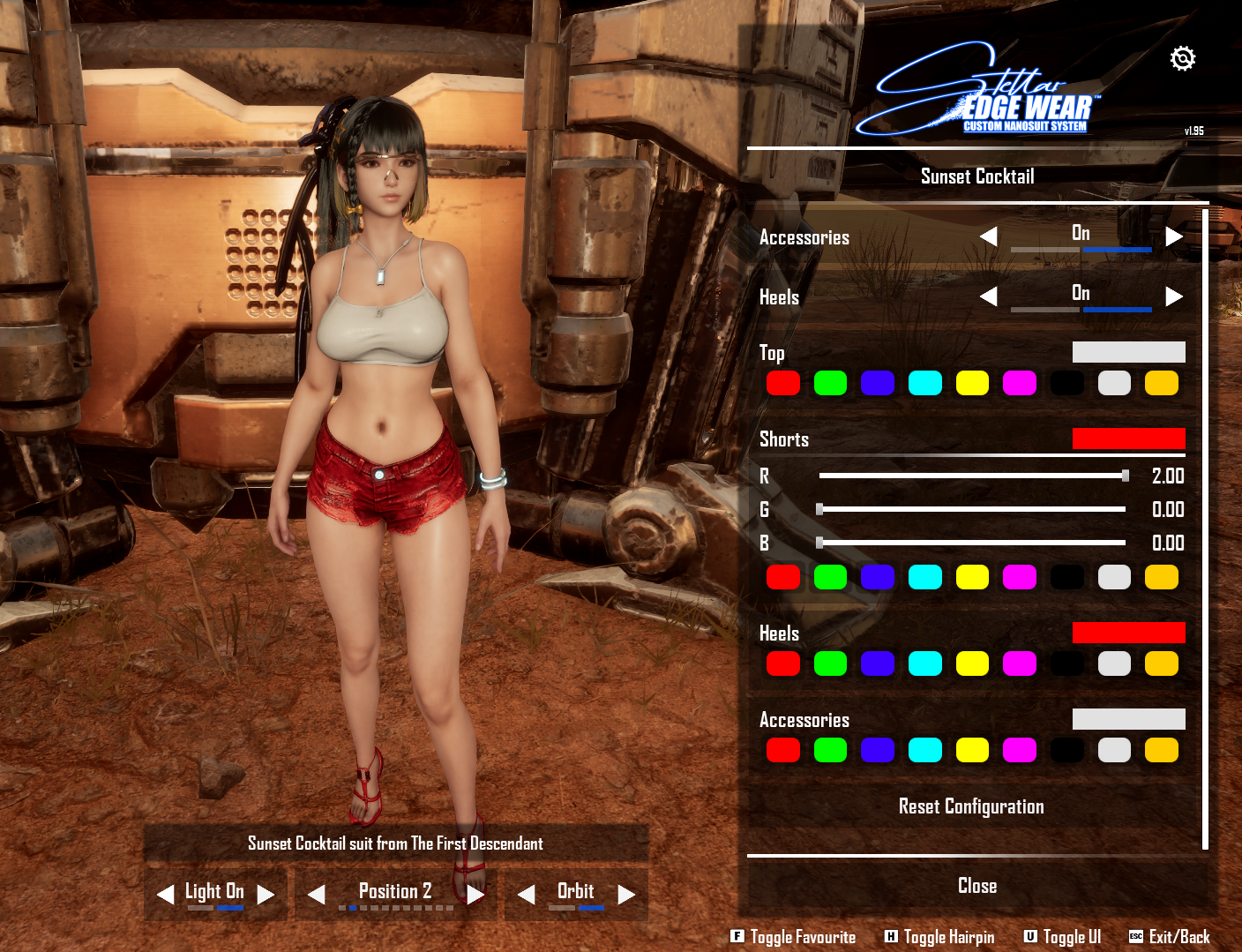Choose cyan swatch for Heels color
Image resolution: width=1242 pixels, height=952 pixels.
coord(925,663)
